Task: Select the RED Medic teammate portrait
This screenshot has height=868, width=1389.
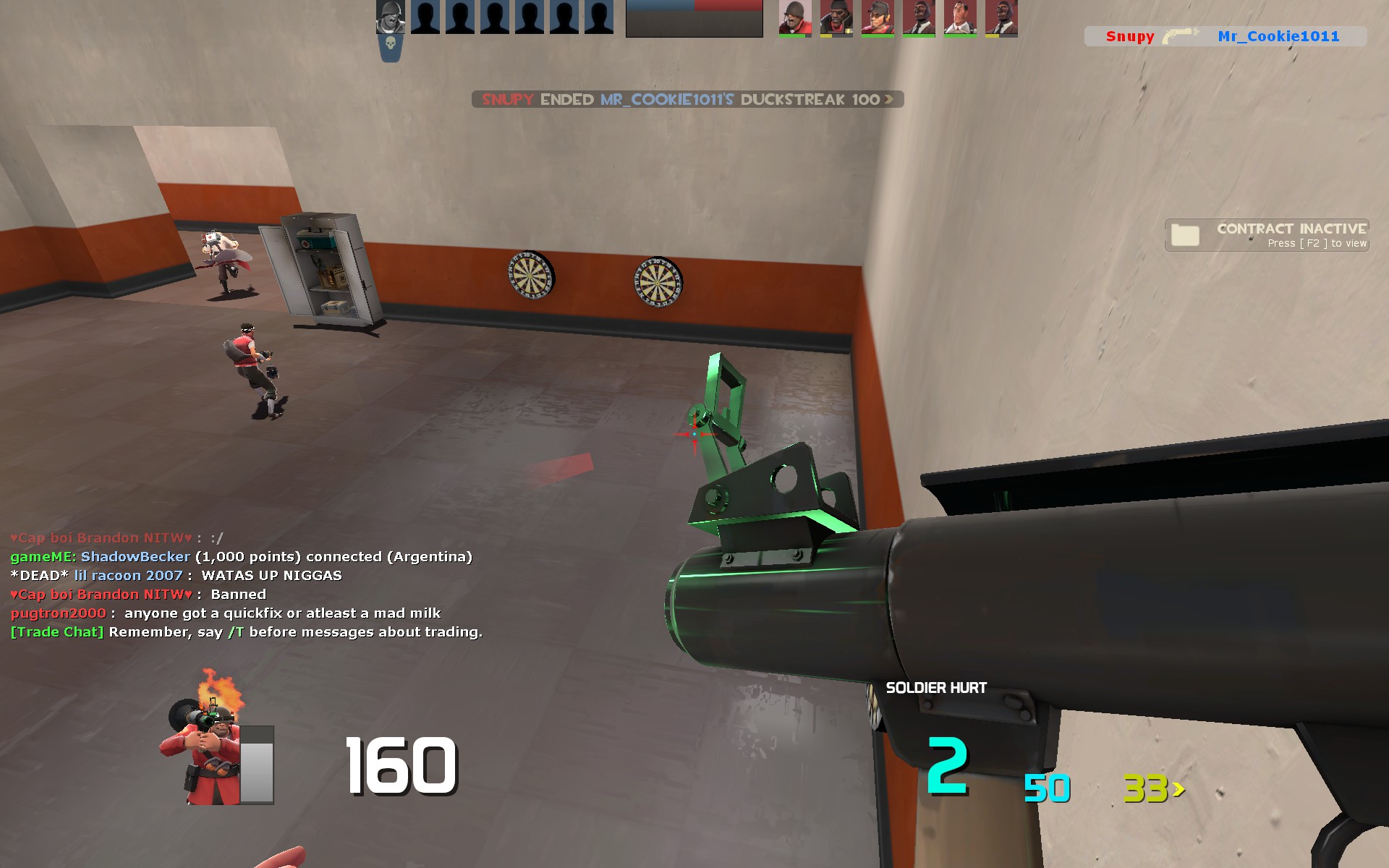Action: tap(960, 17)
